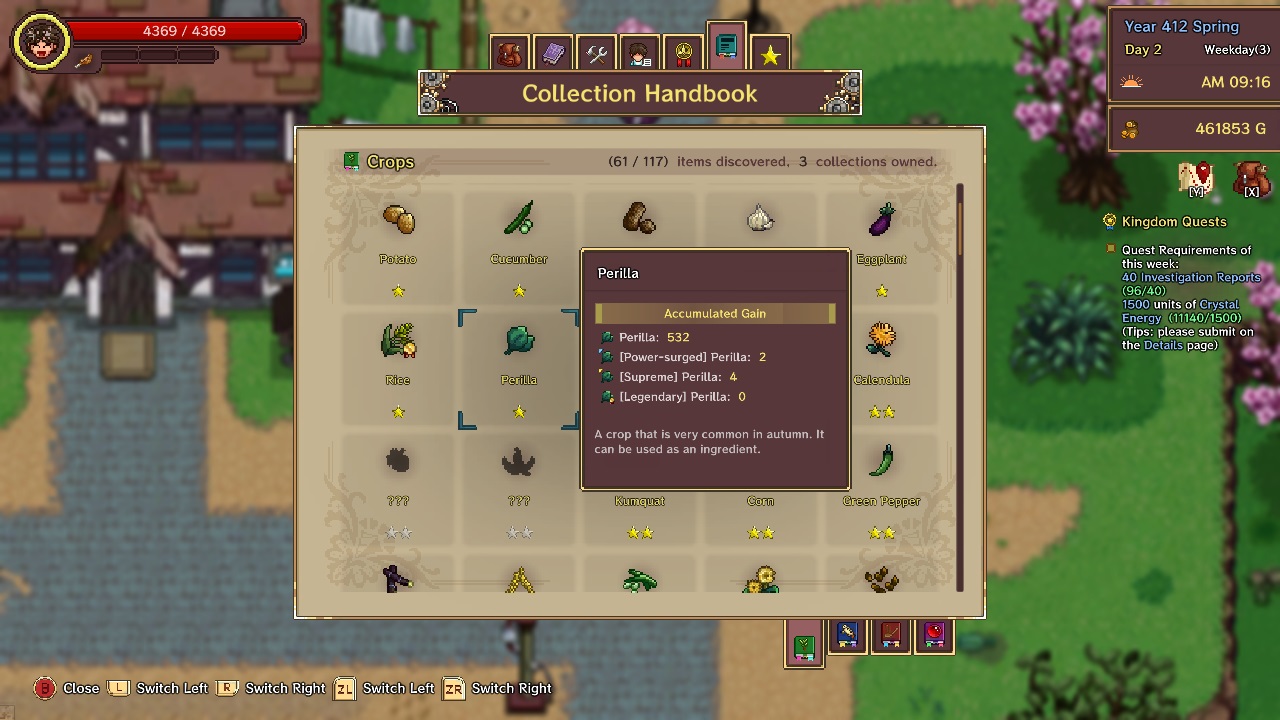Click the gold medal achievements icon
The image size is (1280, 720).
(682, 52)
